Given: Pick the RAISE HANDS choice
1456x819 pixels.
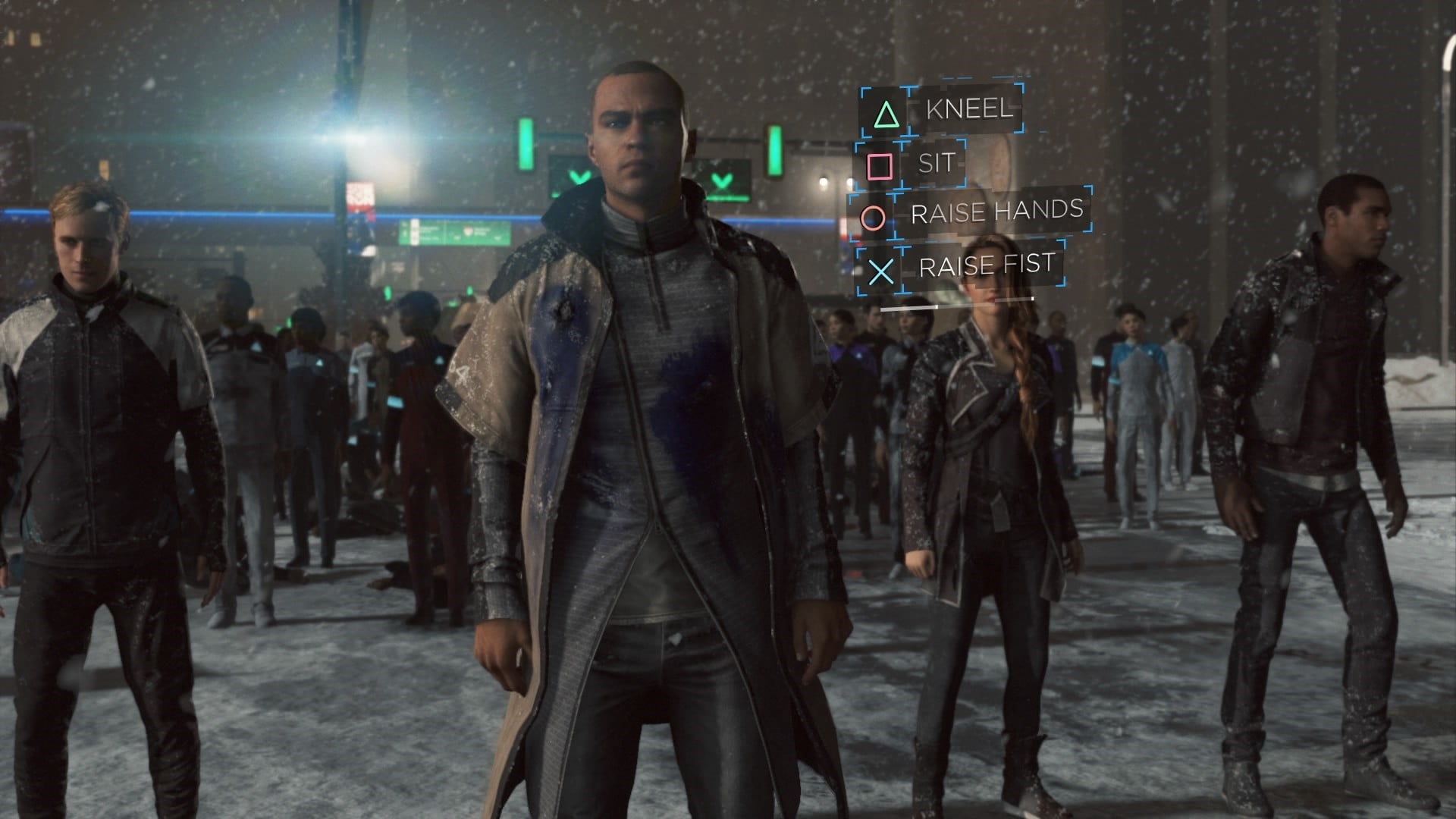Looking at the screenshot, I should pyautogui.click(x=996, y=213).
